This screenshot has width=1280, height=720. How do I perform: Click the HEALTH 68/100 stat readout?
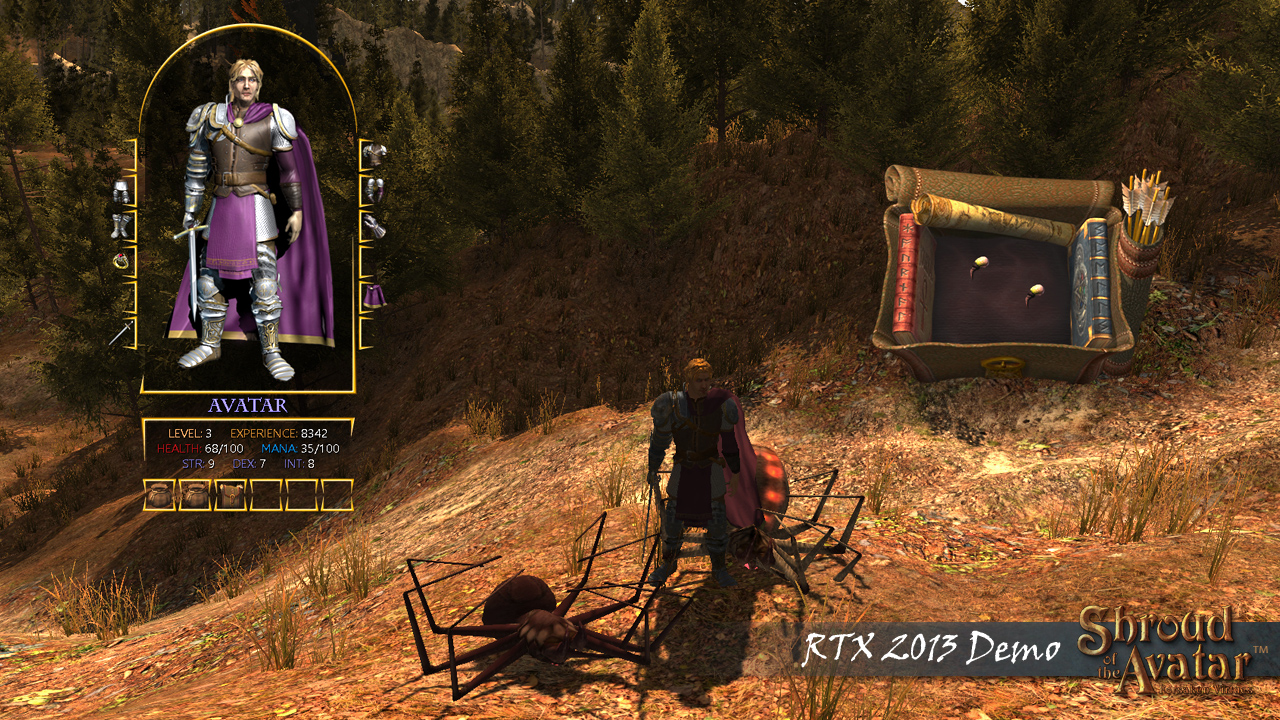pyautogui.click(x=200, y=446)
